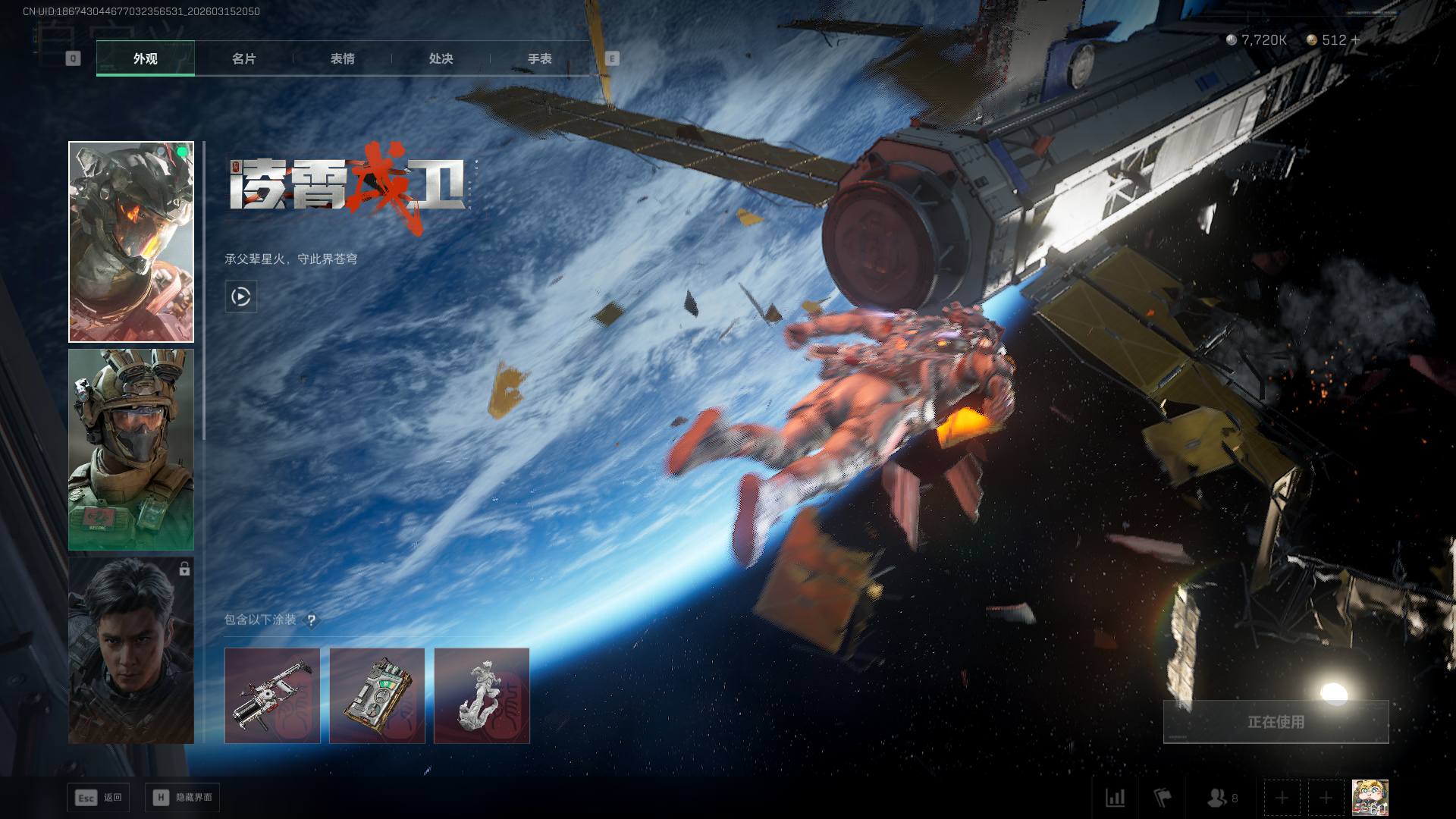Choose the tan helmet soldier skin

[x=131, y=450]
